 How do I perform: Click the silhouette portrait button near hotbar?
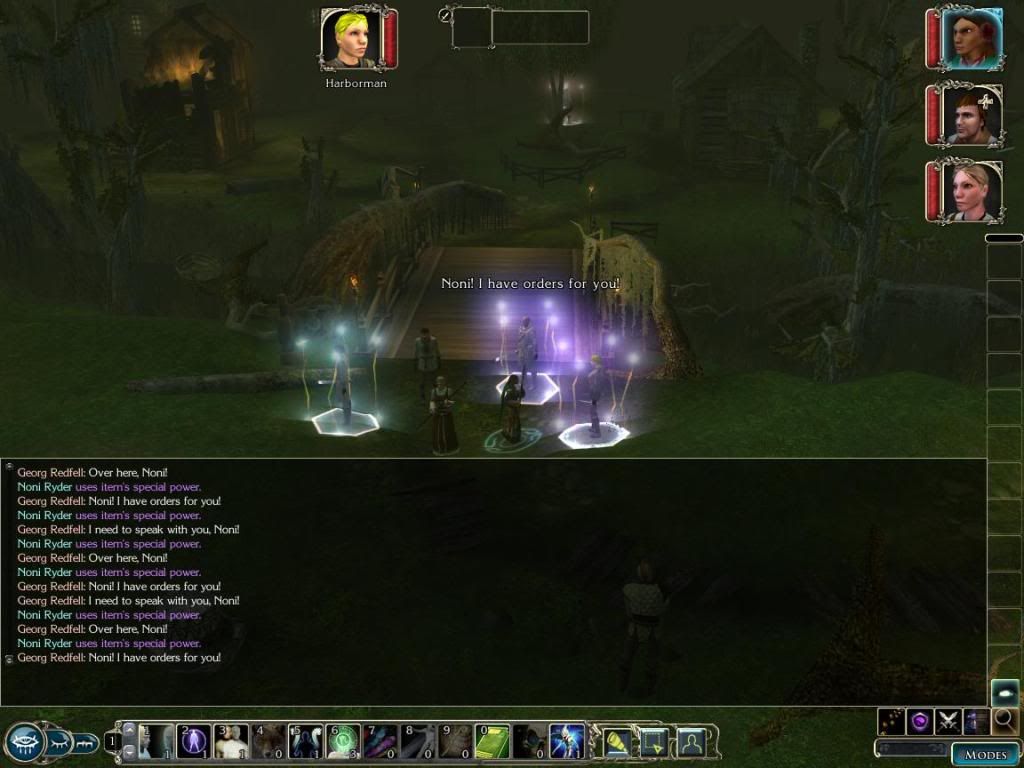[691, 742]
